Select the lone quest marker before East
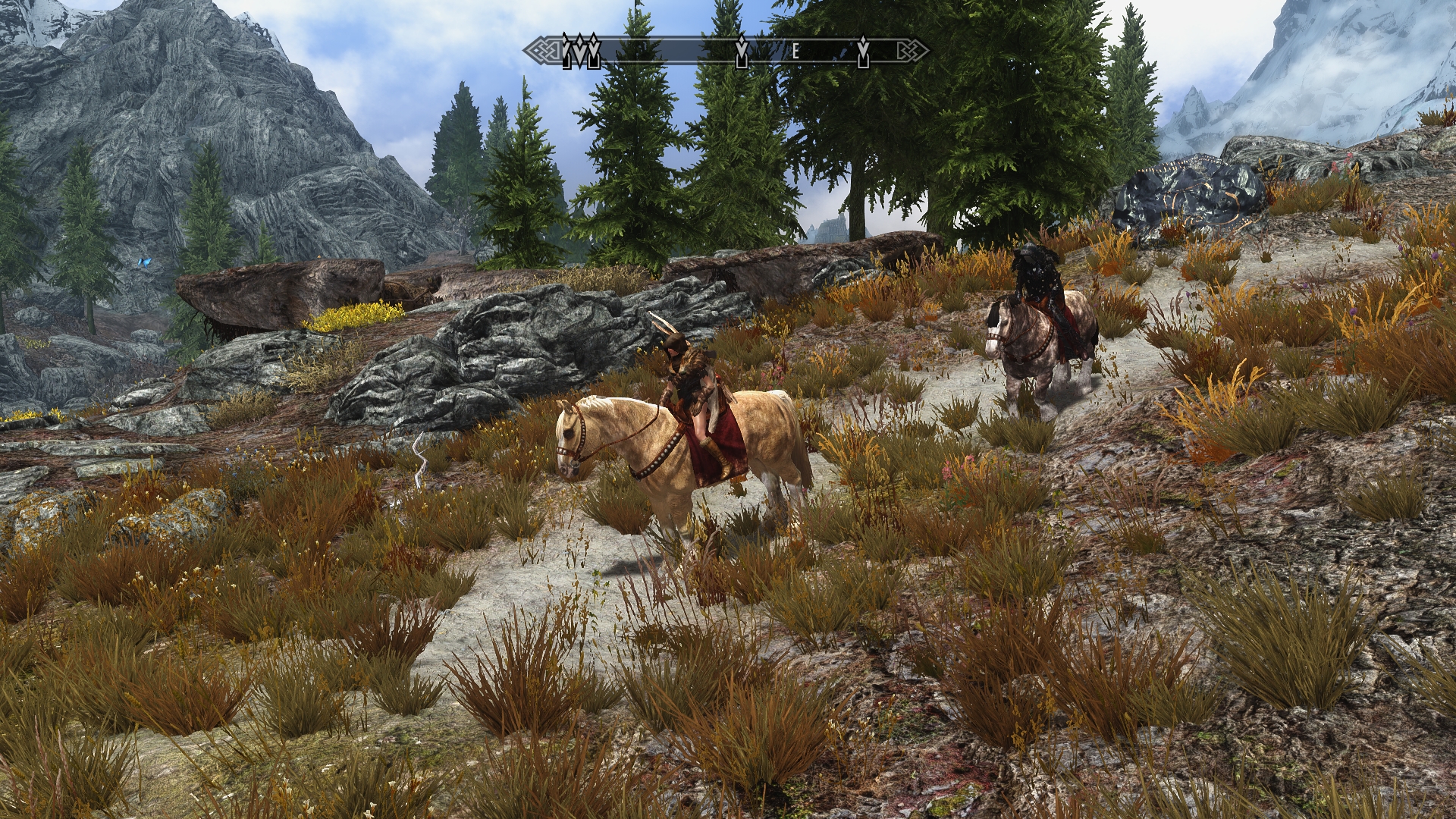The width and height of the screenshot is (1456, 819). tap(742, 52)
